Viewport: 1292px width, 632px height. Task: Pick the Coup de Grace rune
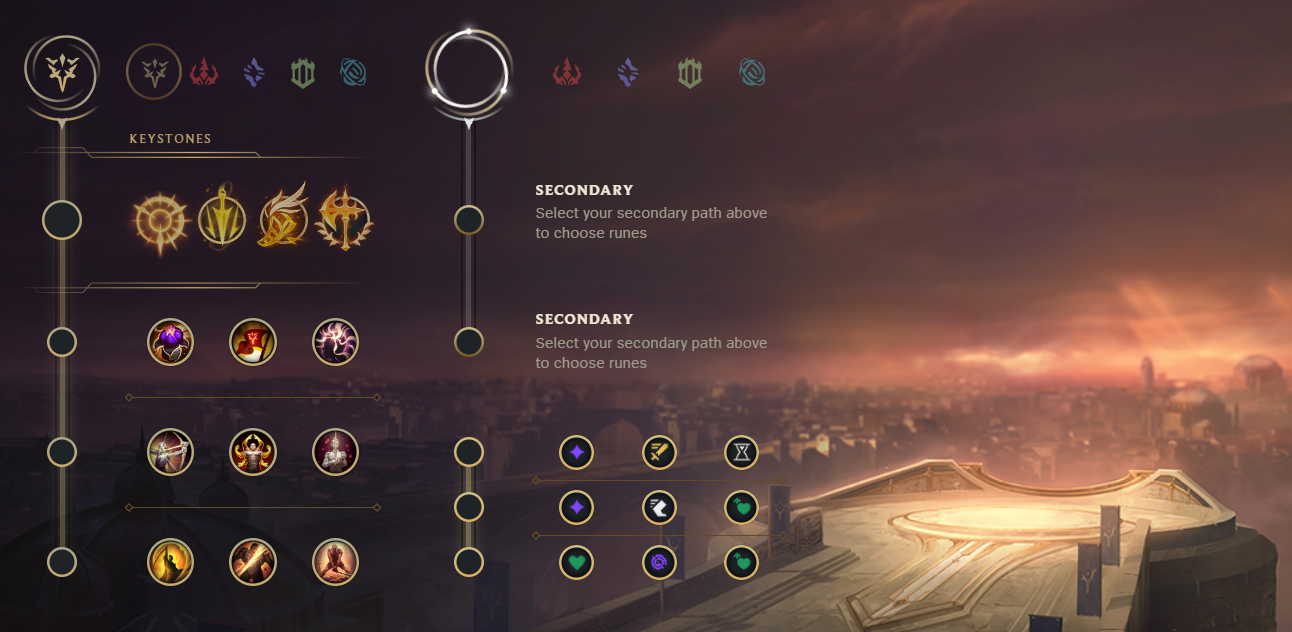point(170,562)
